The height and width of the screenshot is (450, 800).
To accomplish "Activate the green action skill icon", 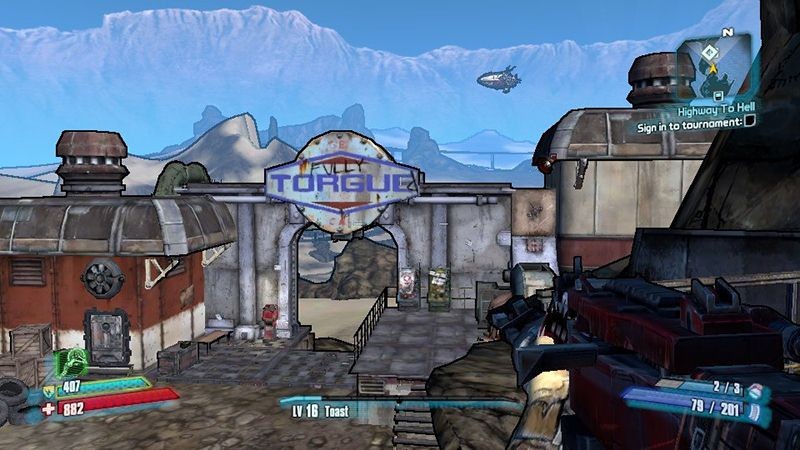I will pyautogui.click(x=70, y=363).
